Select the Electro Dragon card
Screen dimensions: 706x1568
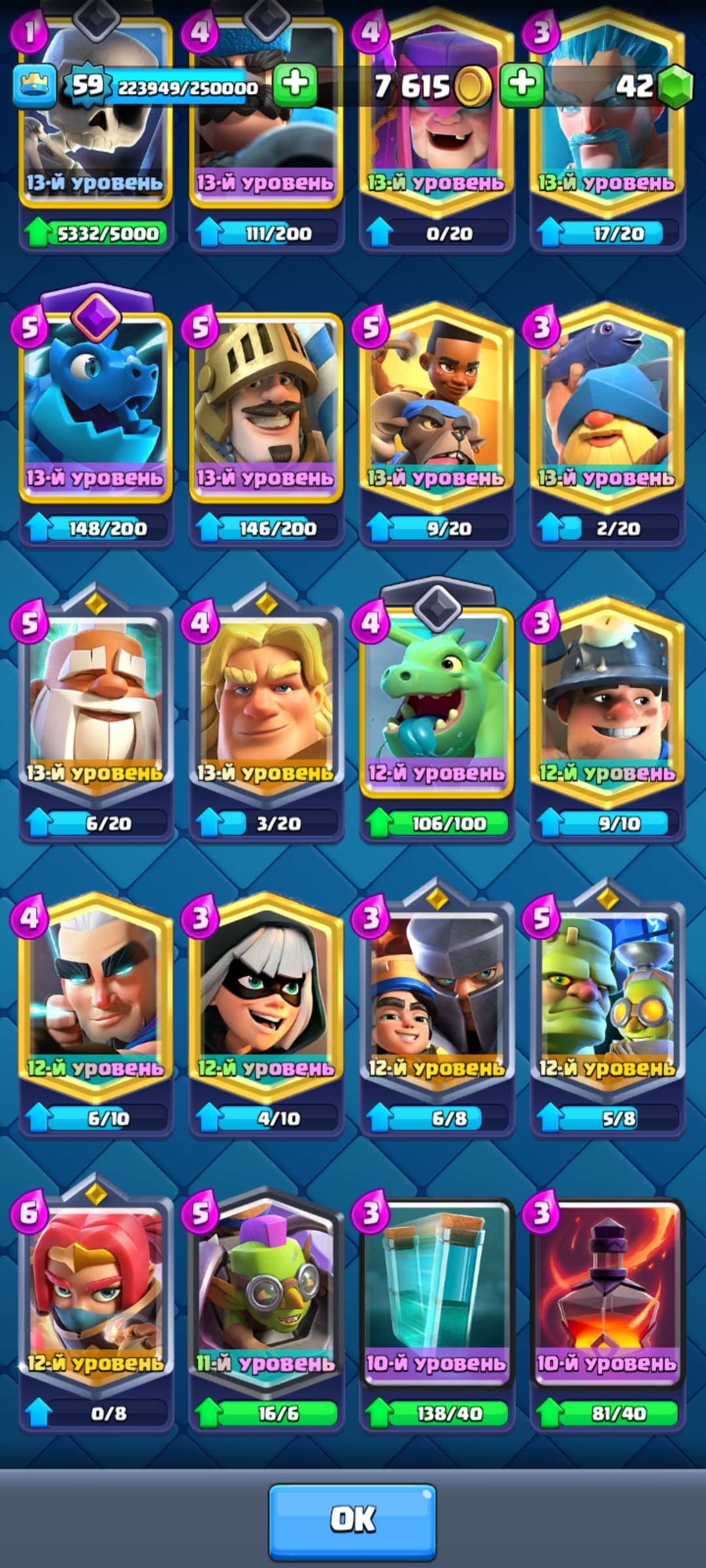[x=95, y=405]
